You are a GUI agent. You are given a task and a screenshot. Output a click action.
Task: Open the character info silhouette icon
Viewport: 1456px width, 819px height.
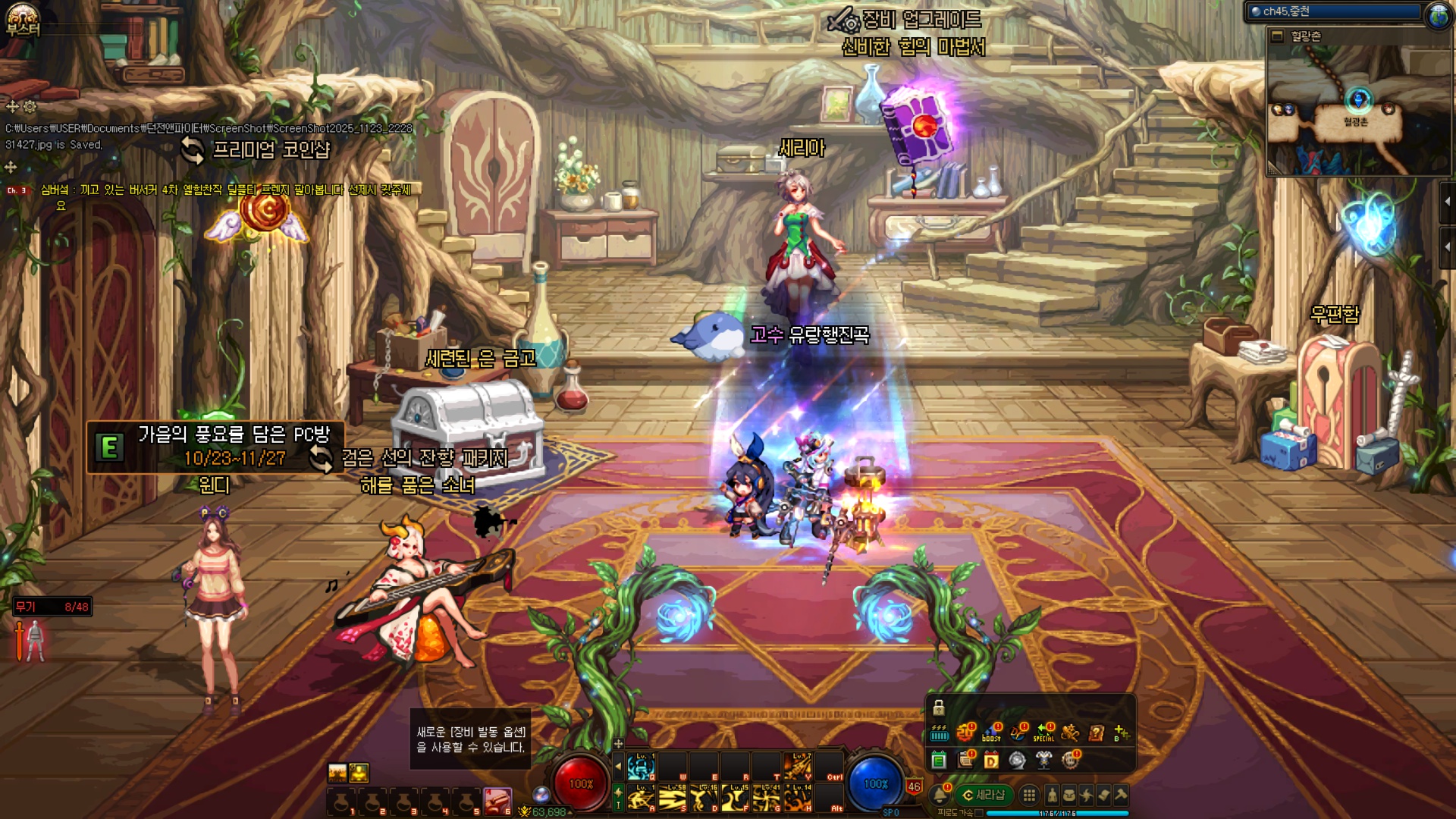pyautogui.click(x=1052, y=795)
